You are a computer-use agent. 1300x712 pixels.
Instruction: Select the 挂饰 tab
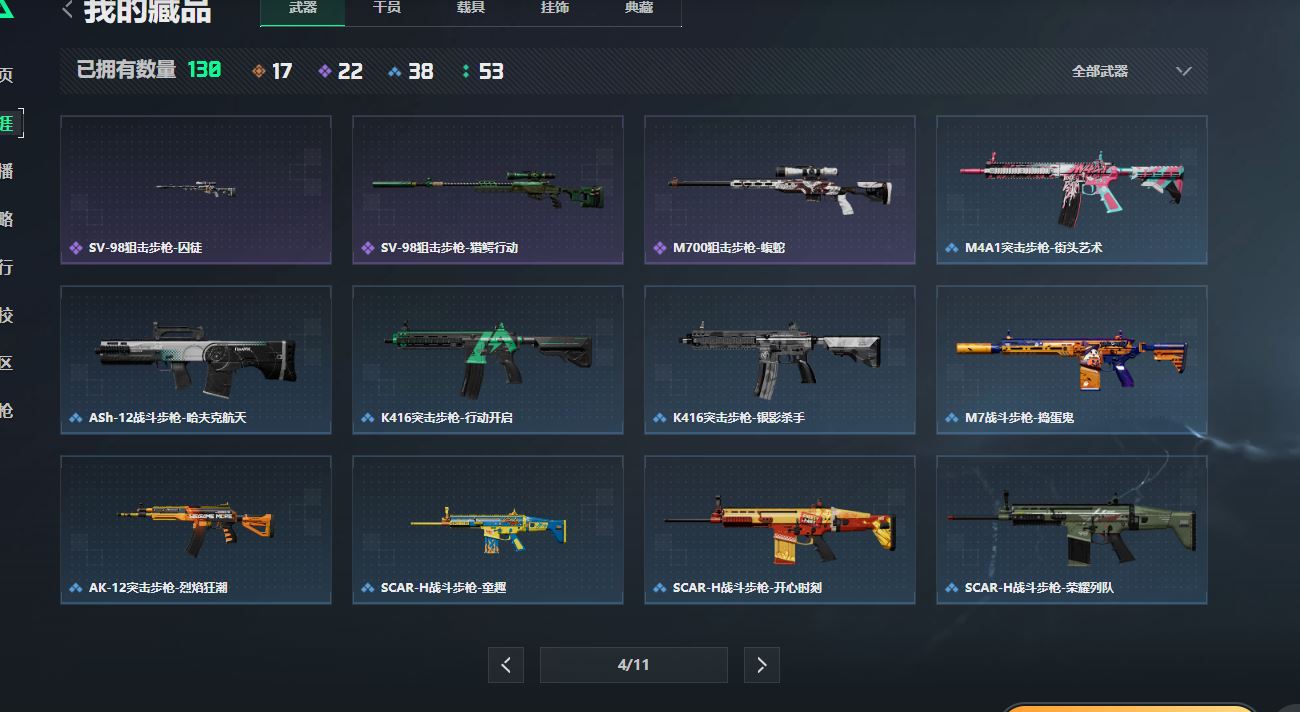(x=555, y=9)
